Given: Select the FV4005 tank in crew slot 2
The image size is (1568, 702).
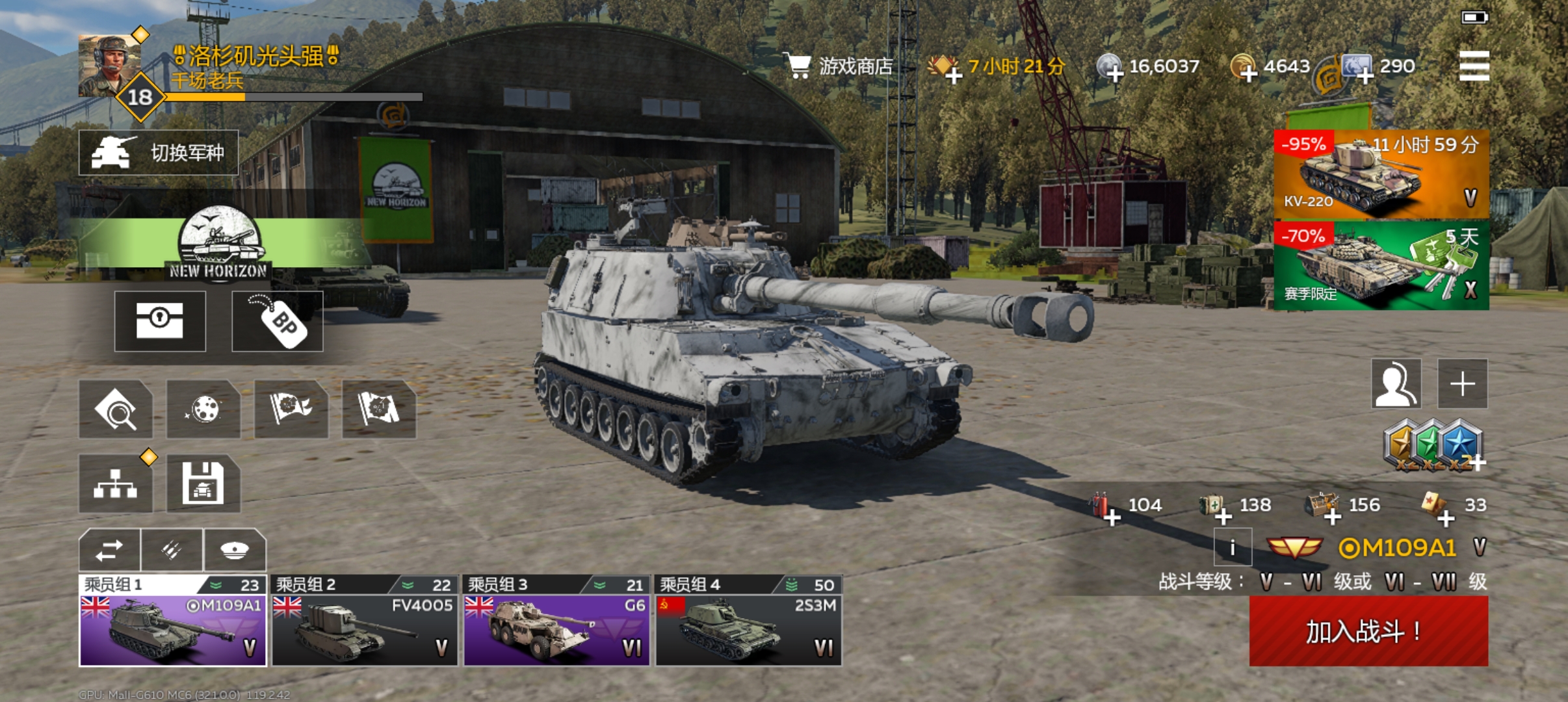Looking at the screenshot, I should pyautogui.click(x=364, y=622).
